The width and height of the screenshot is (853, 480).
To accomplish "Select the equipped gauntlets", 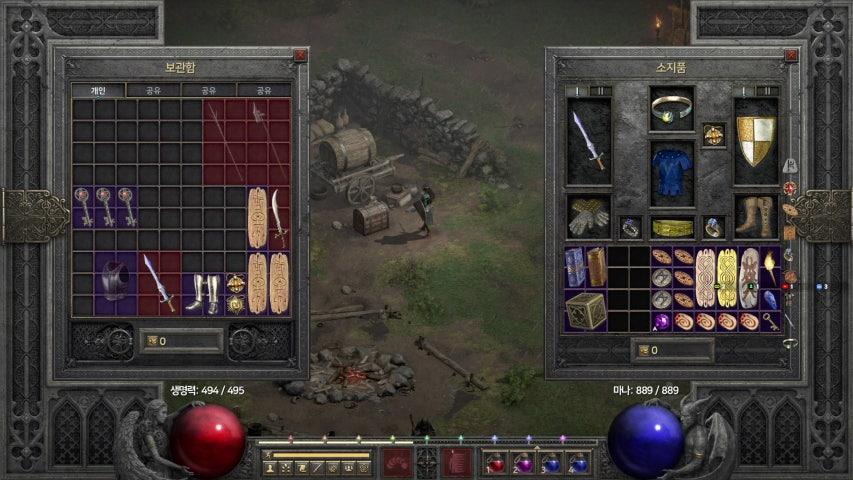I will click(x=588, y=216).
